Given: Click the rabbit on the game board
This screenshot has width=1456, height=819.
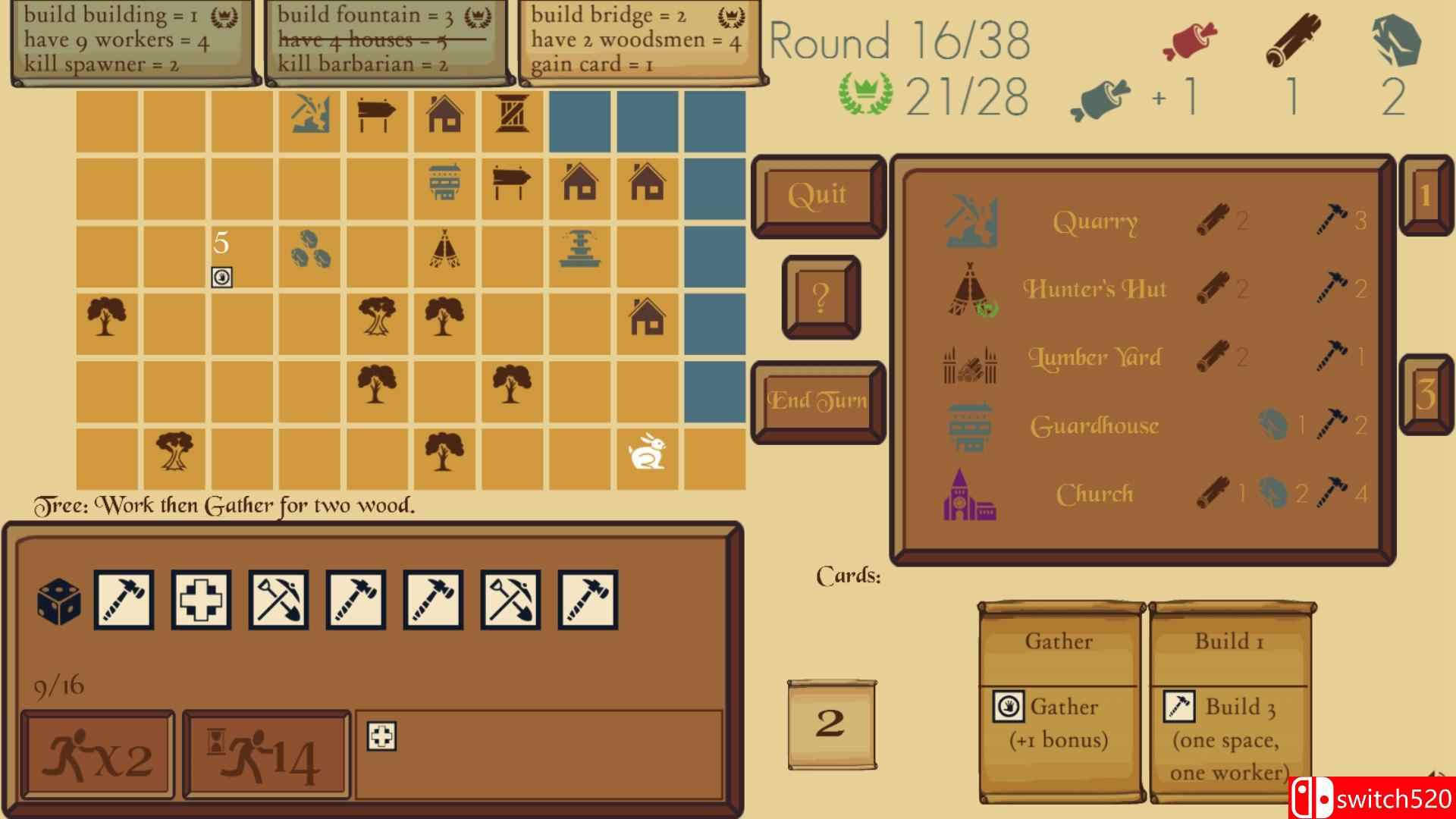Looking at the screenshot, I should coord(645,451).
